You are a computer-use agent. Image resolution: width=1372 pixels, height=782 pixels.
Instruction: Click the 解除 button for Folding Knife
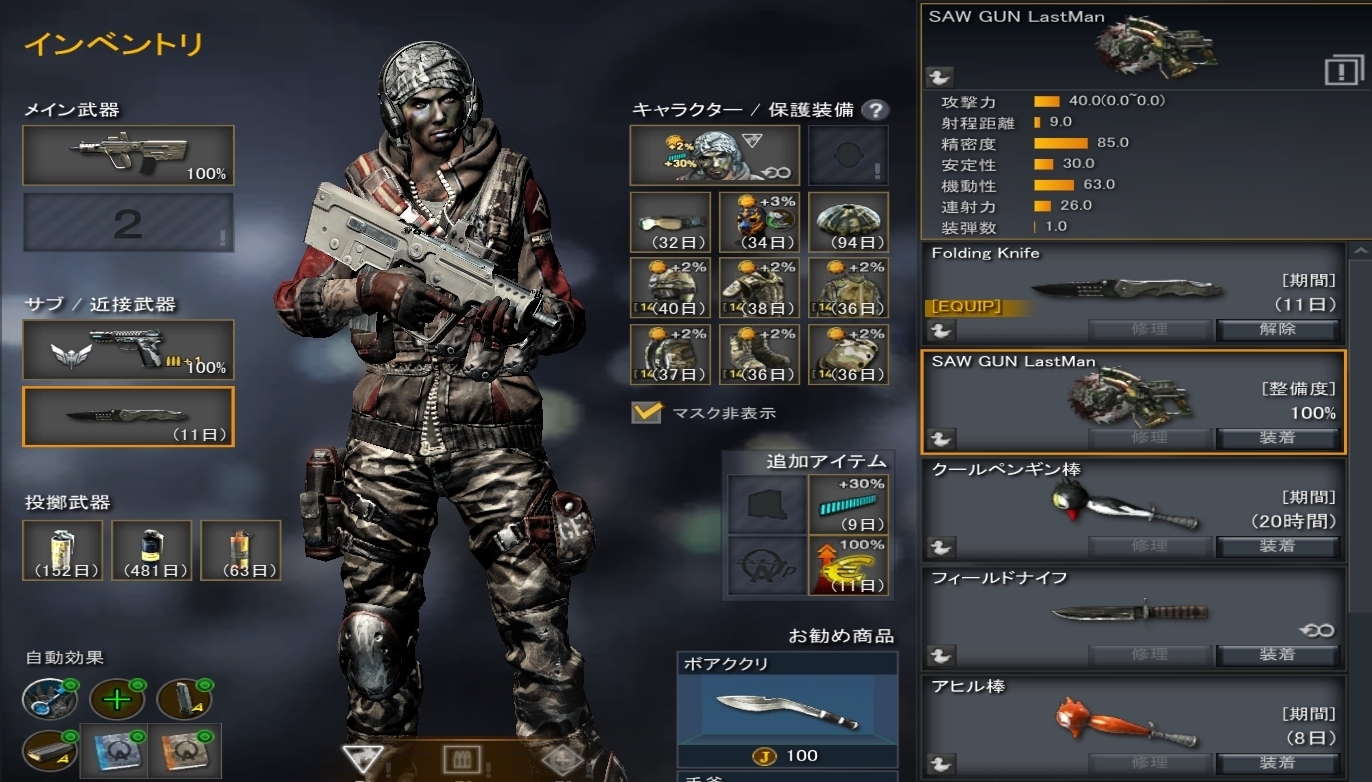point(1277,329)
